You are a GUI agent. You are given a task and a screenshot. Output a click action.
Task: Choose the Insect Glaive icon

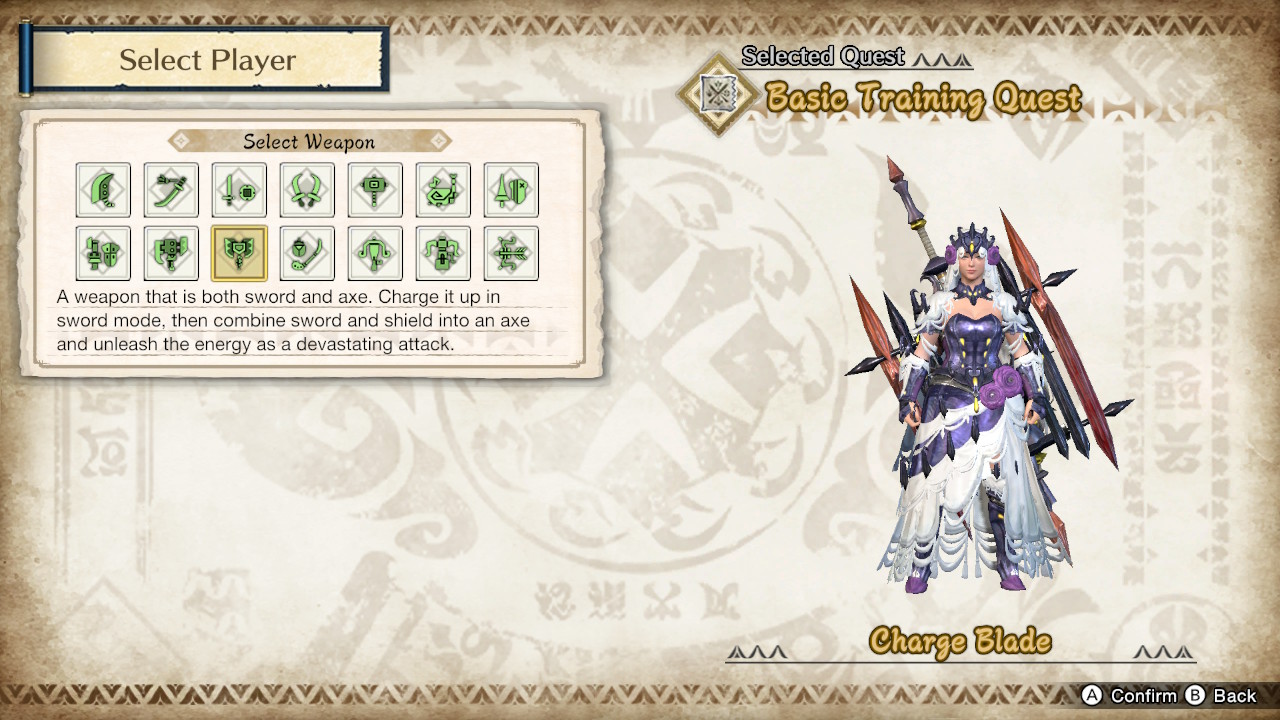pyautogui.click(x=307, y=252)
